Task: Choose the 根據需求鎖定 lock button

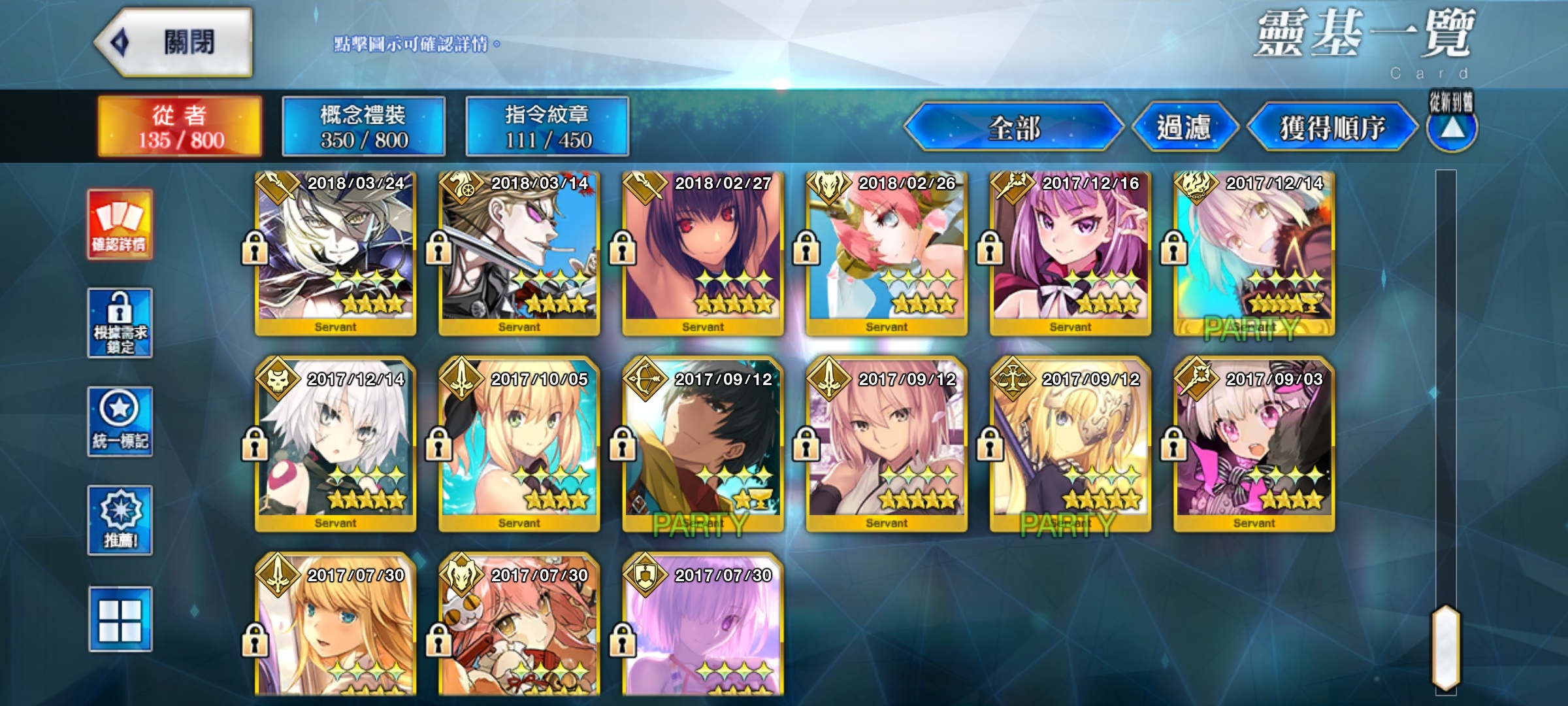Action: coord(120,323)
